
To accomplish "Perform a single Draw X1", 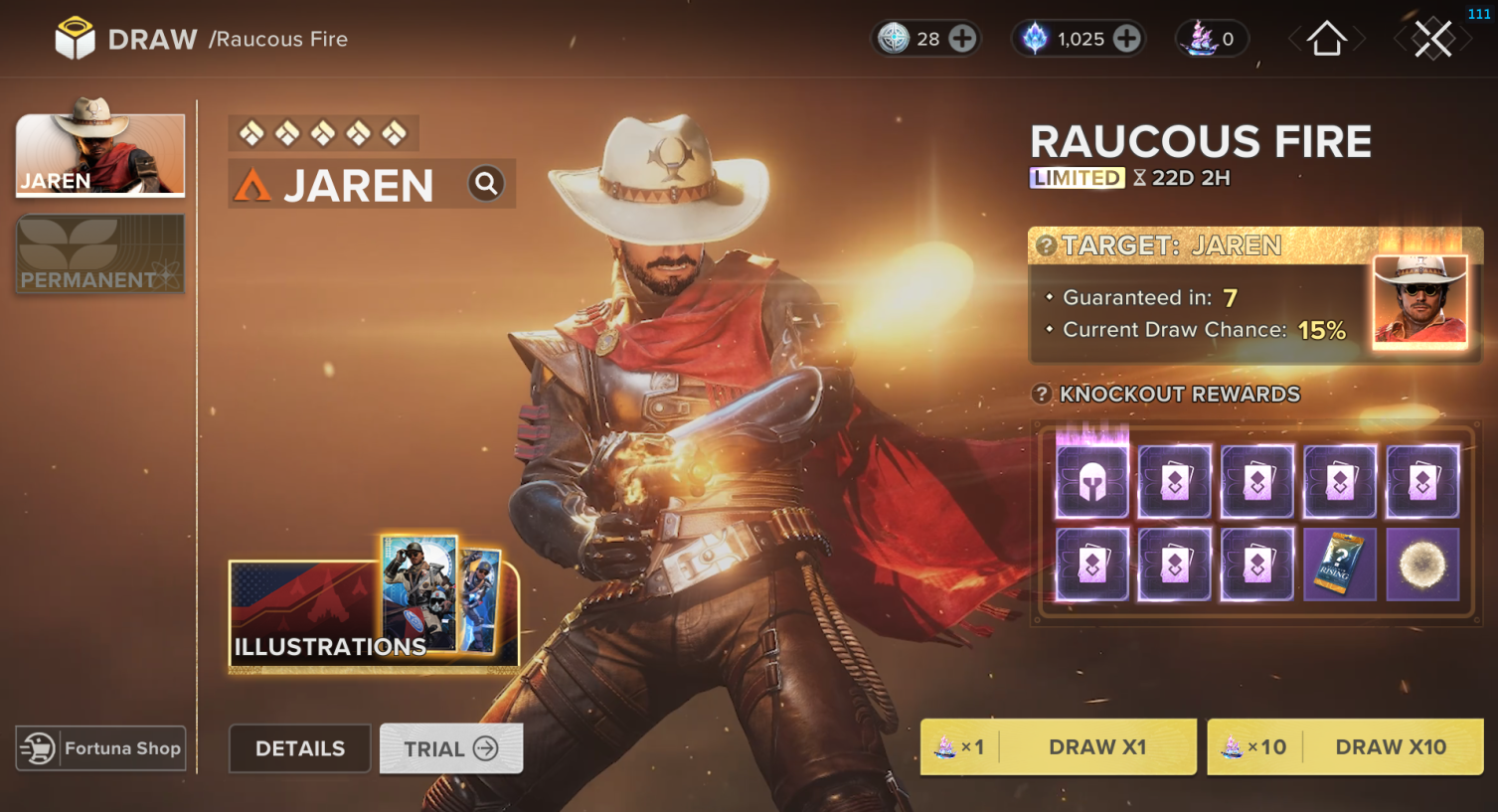I will pos(1059,746).
